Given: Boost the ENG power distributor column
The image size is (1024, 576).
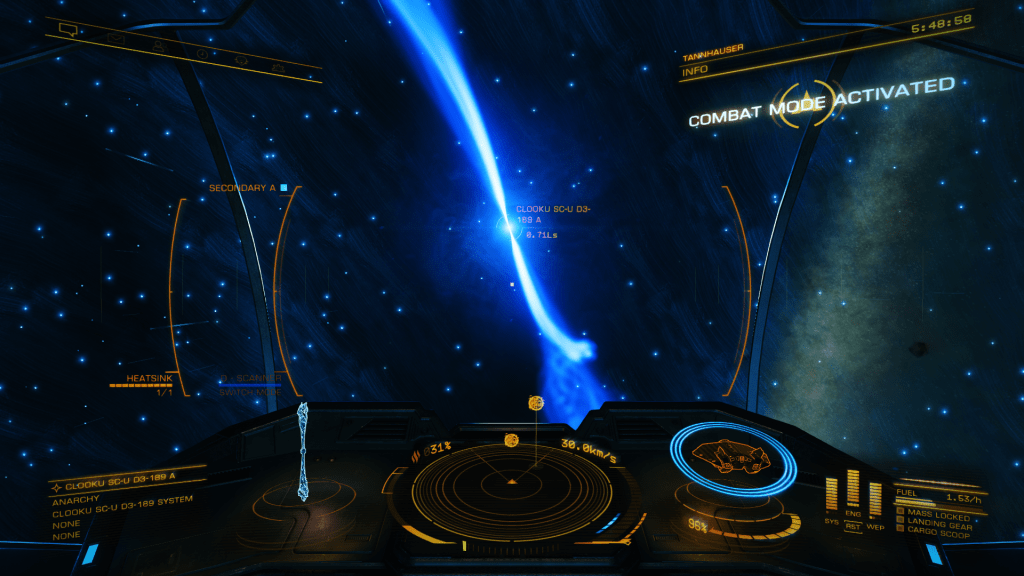Looking at the screenshot, I should tap(853, 488).
